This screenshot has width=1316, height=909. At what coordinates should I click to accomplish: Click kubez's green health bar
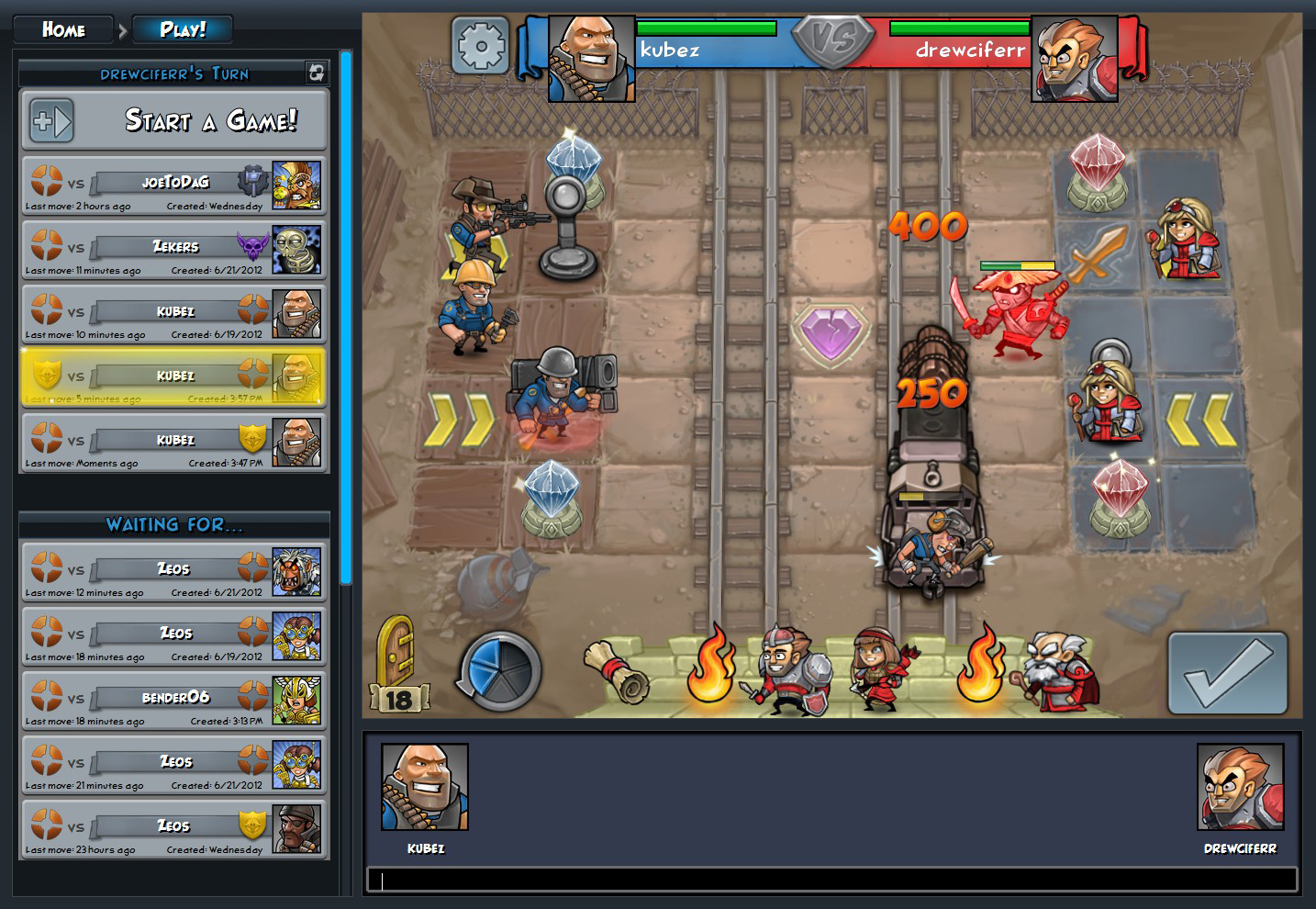707,28
